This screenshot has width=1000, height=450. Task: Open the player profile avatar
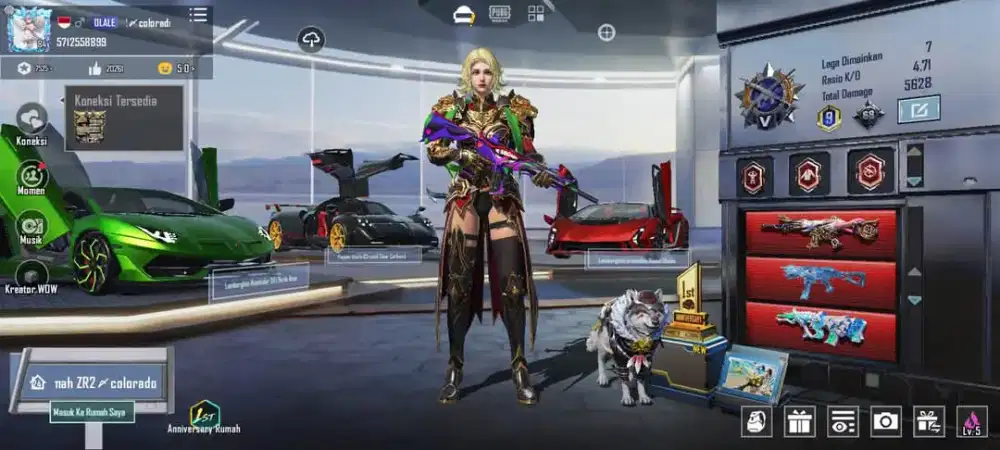(29, 29)
